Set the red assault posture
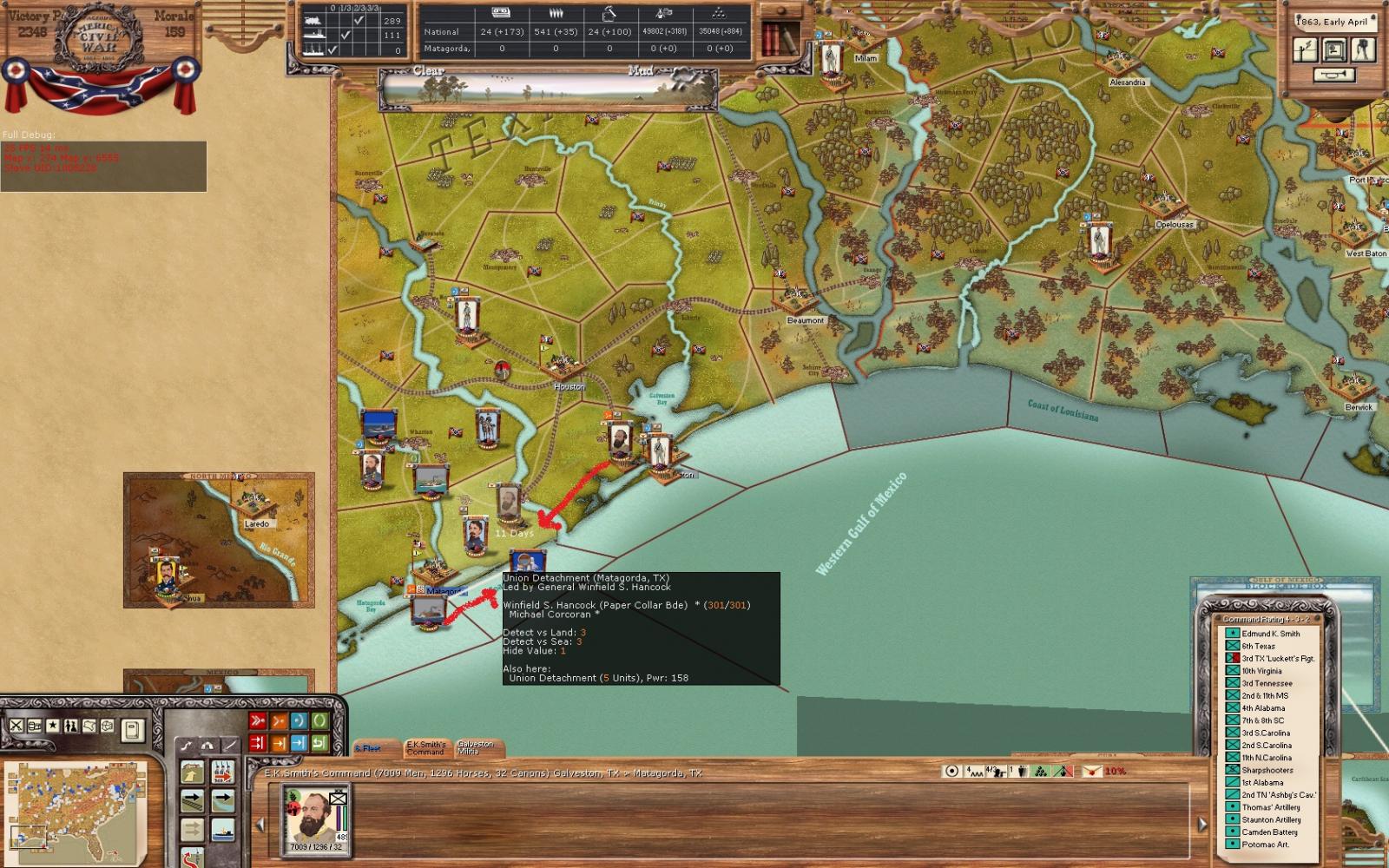Screen dimensions: 1389x868 point(258,720)
